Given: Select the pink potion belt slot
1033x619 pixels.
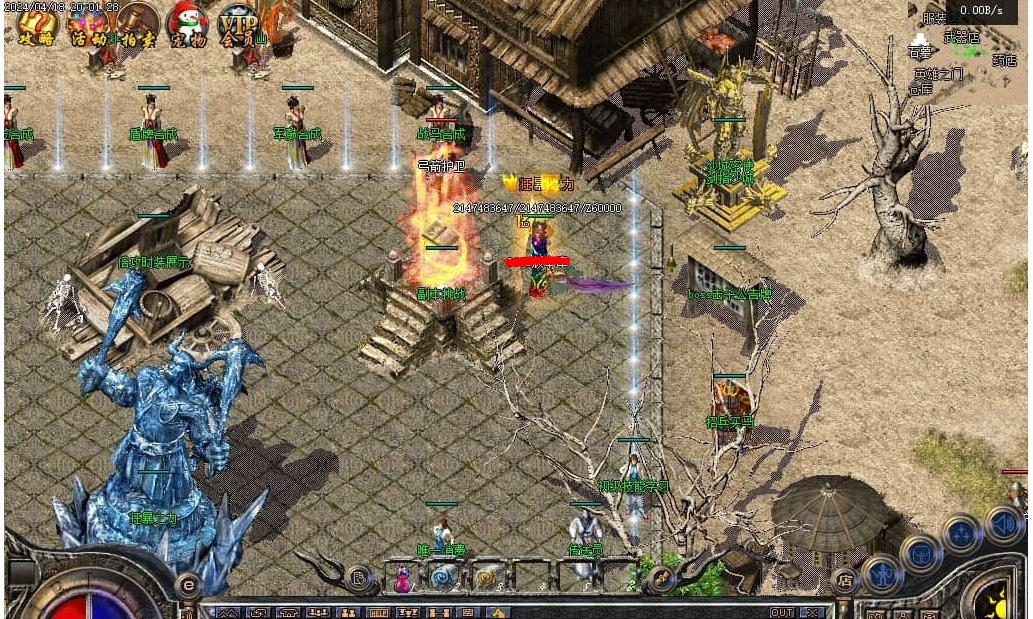Looking at the screenshot, I should 402,578.
